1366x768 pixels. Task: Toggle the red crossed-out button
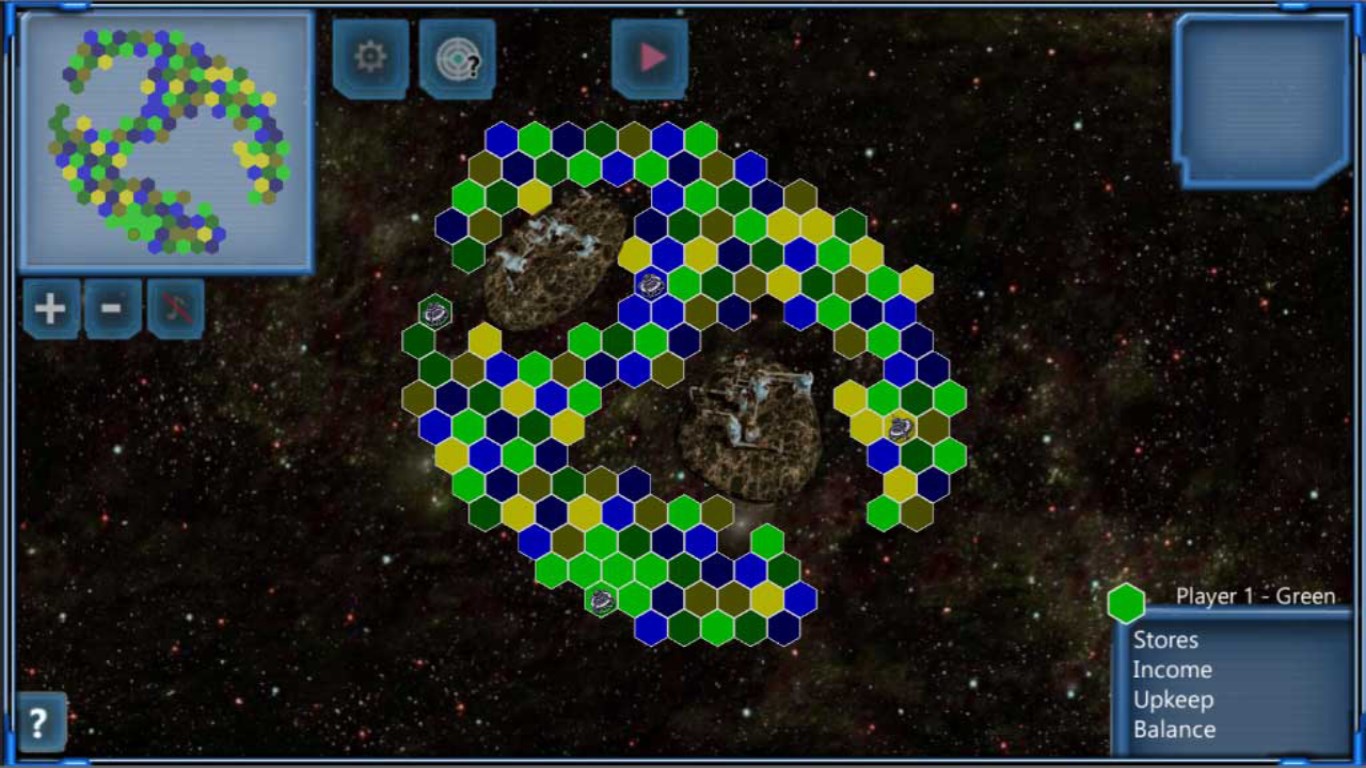(176, 308)
